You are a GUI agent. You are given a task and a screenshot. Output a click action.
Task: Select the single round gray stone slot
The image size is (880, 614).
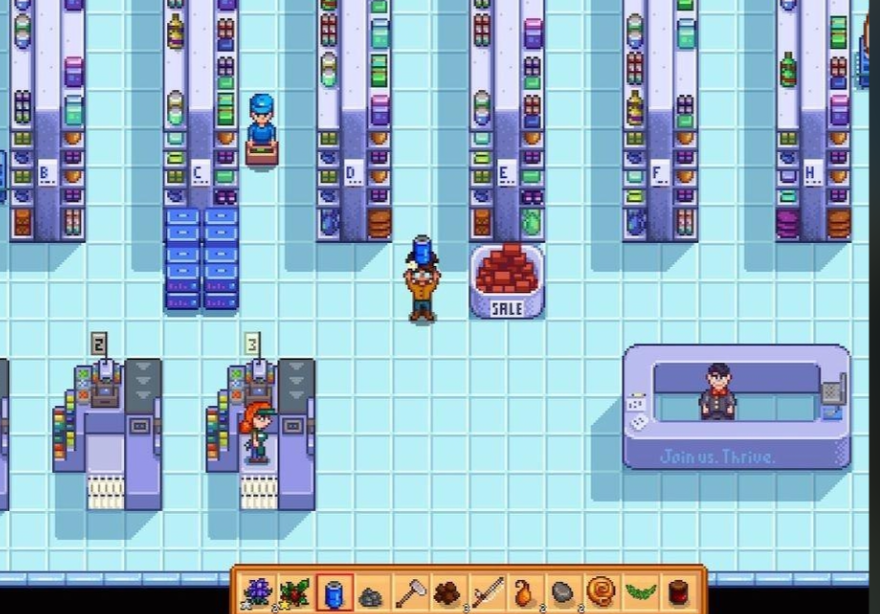pyautogui.click(x=563, y=592)
